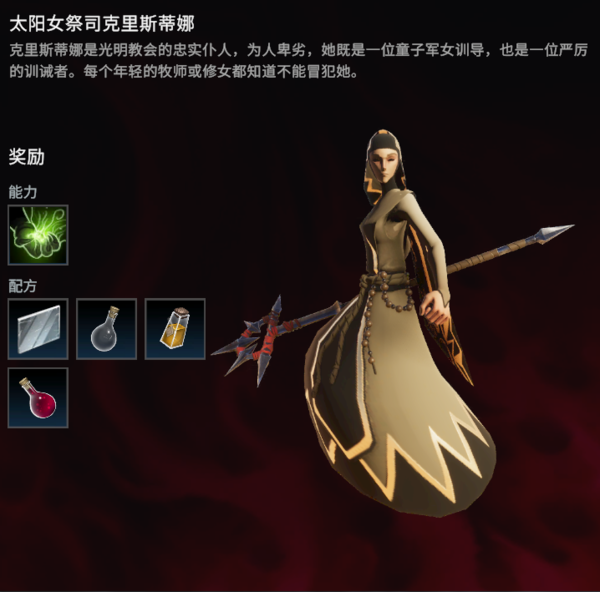
Task: Select the green energy burst ability icon
Action: pos(38,235)
